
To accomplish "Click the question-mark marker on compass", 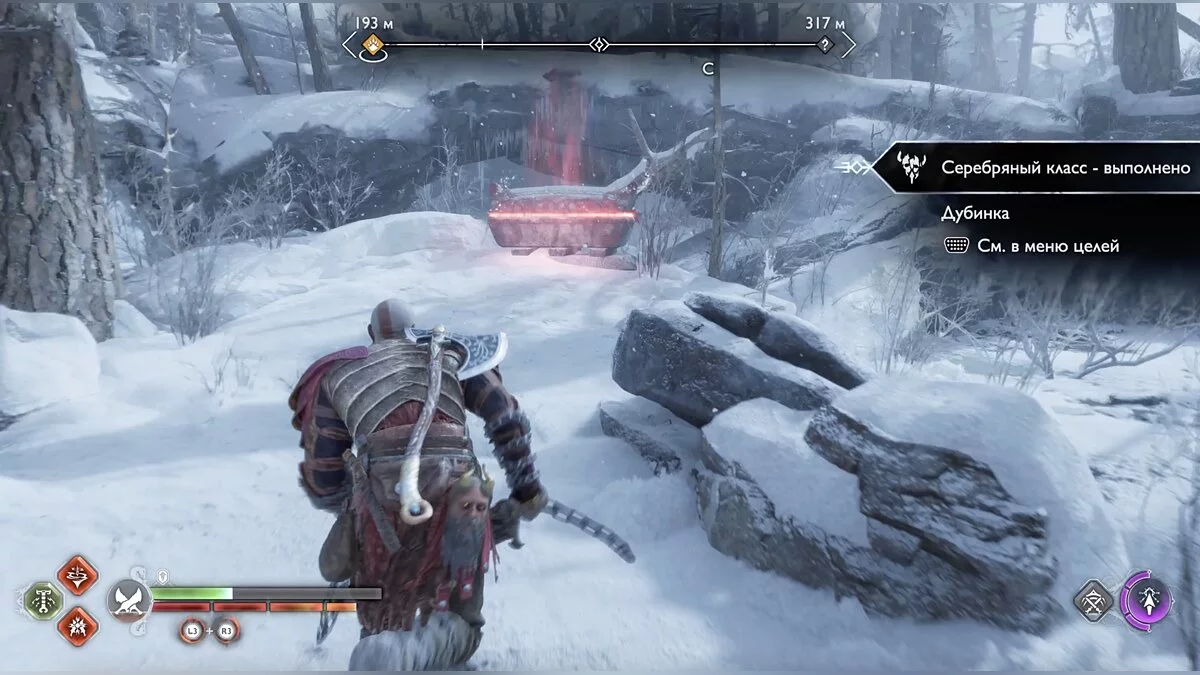I will coord(824,45).
